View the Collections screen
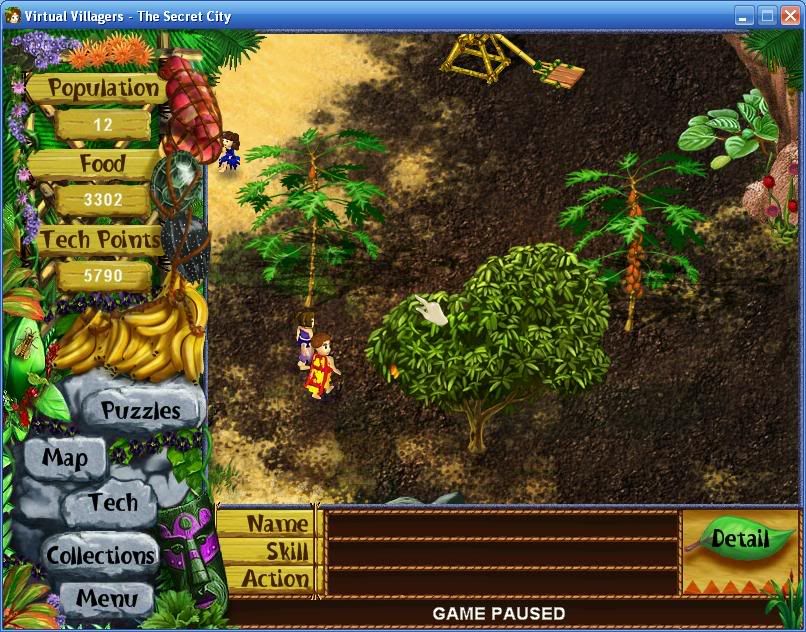This screenshot has height=632, width=806. (101, 555)
